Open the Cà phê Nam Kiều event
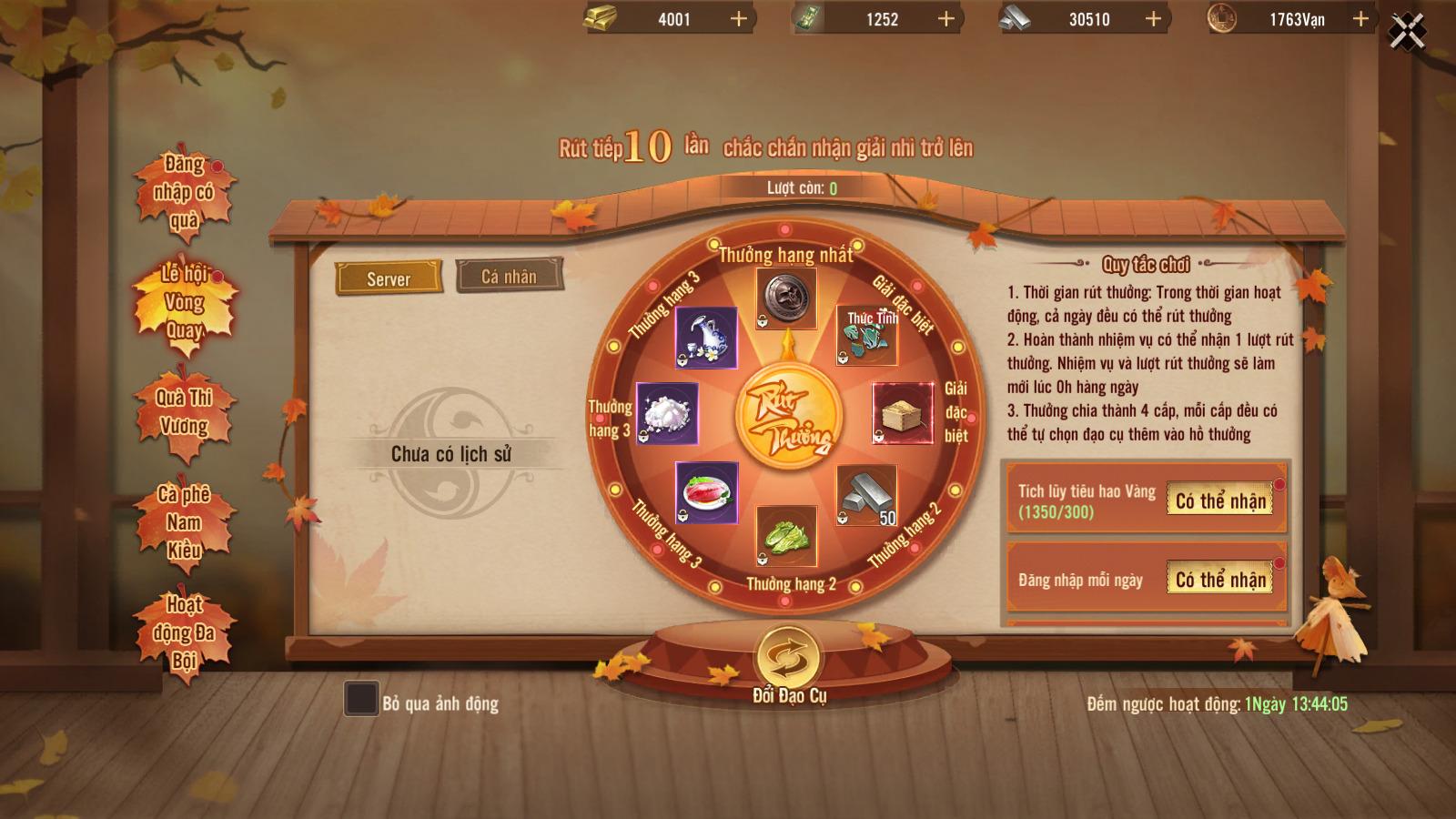 tap(184, 522)
